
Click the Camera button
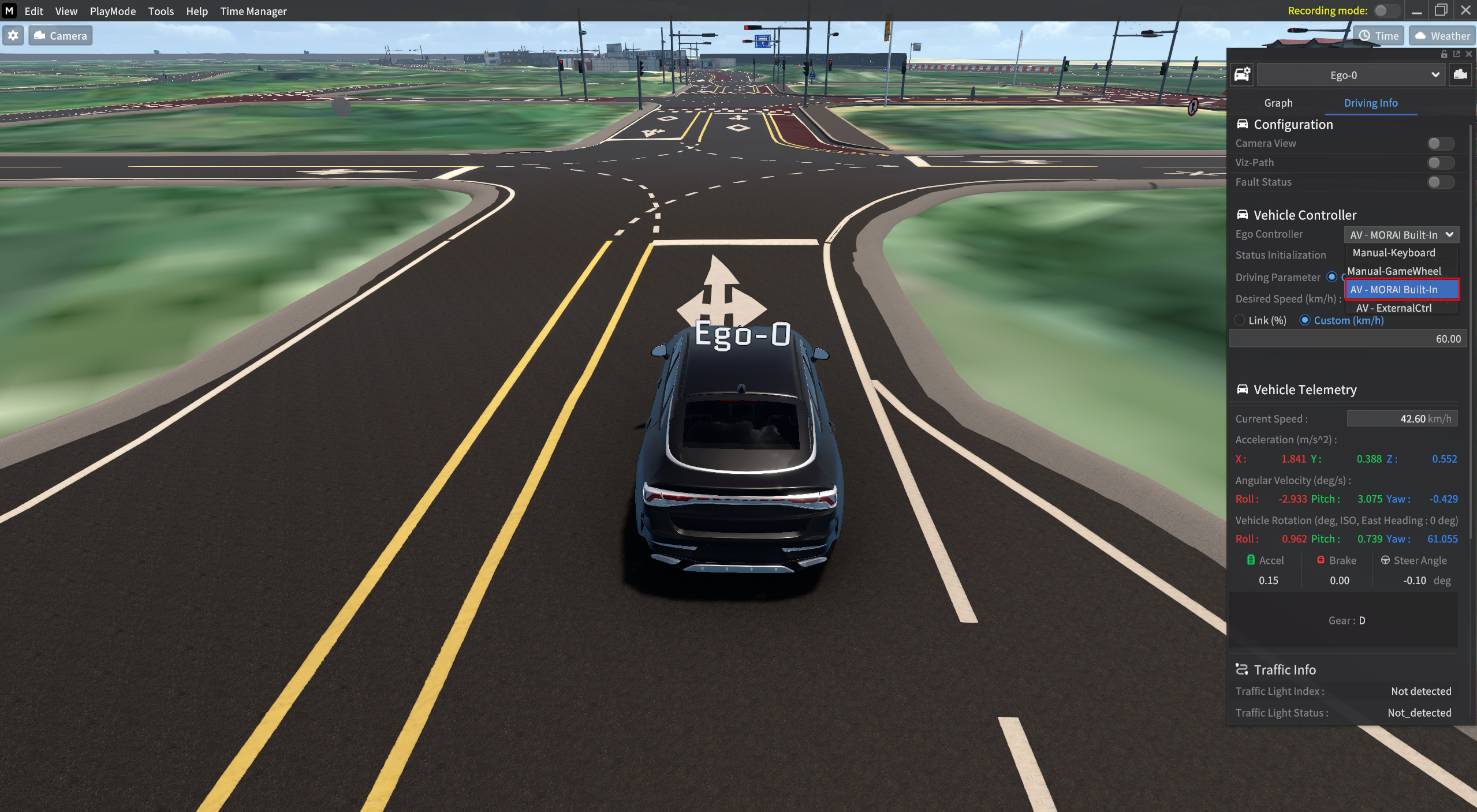point(60,35)
